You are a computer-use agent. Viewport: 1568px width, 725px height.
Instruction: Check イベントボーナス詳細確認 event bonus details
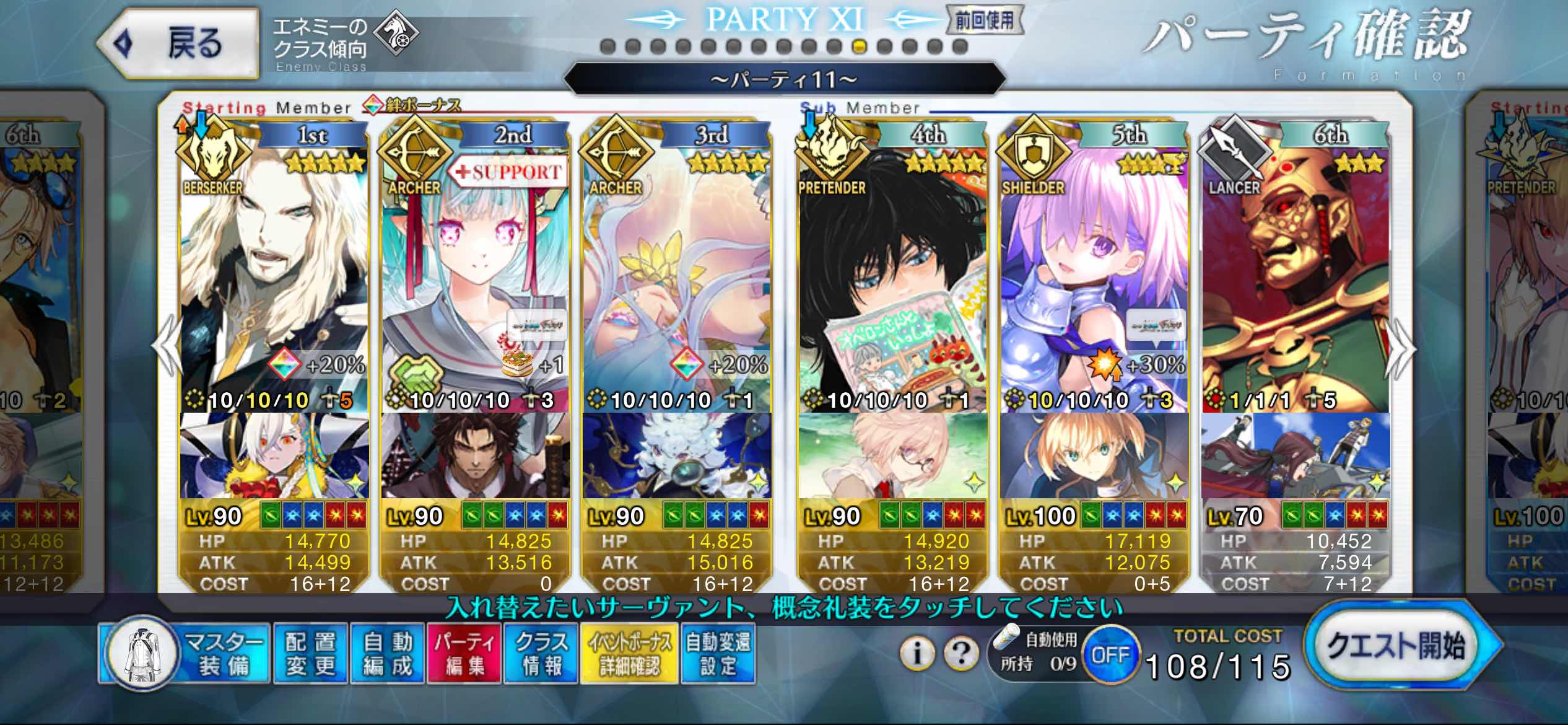(629, 654)
